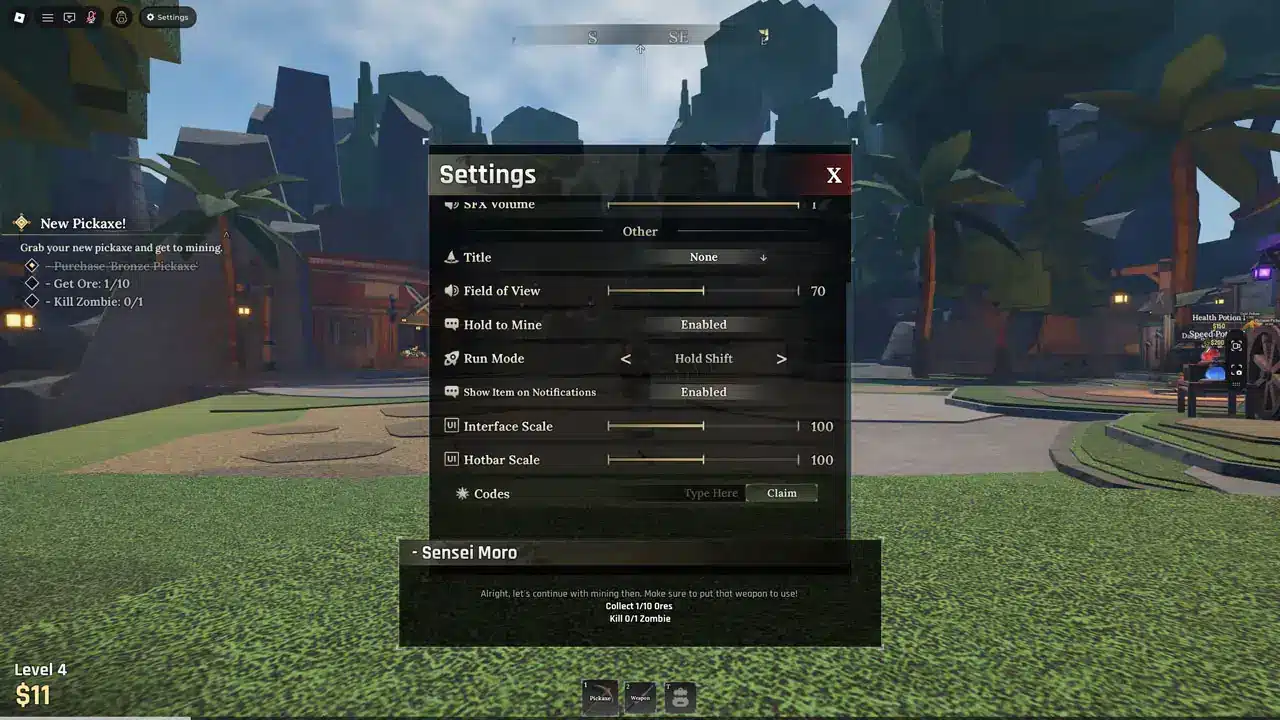Viewport: 1280px width, 720px height.
Task: Toggle the SFX Volume setting row
Action: [704, 204]
